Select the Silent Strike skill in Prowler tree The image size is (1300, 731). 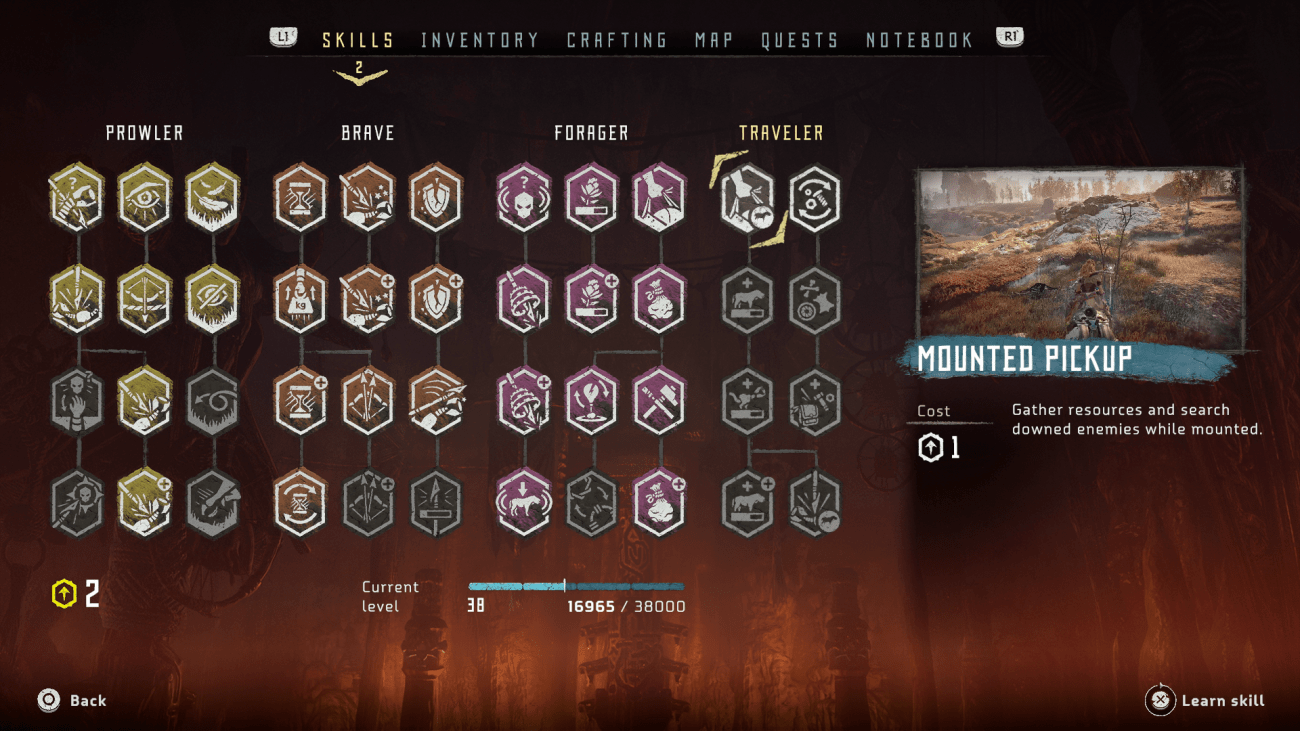[77, 197]
